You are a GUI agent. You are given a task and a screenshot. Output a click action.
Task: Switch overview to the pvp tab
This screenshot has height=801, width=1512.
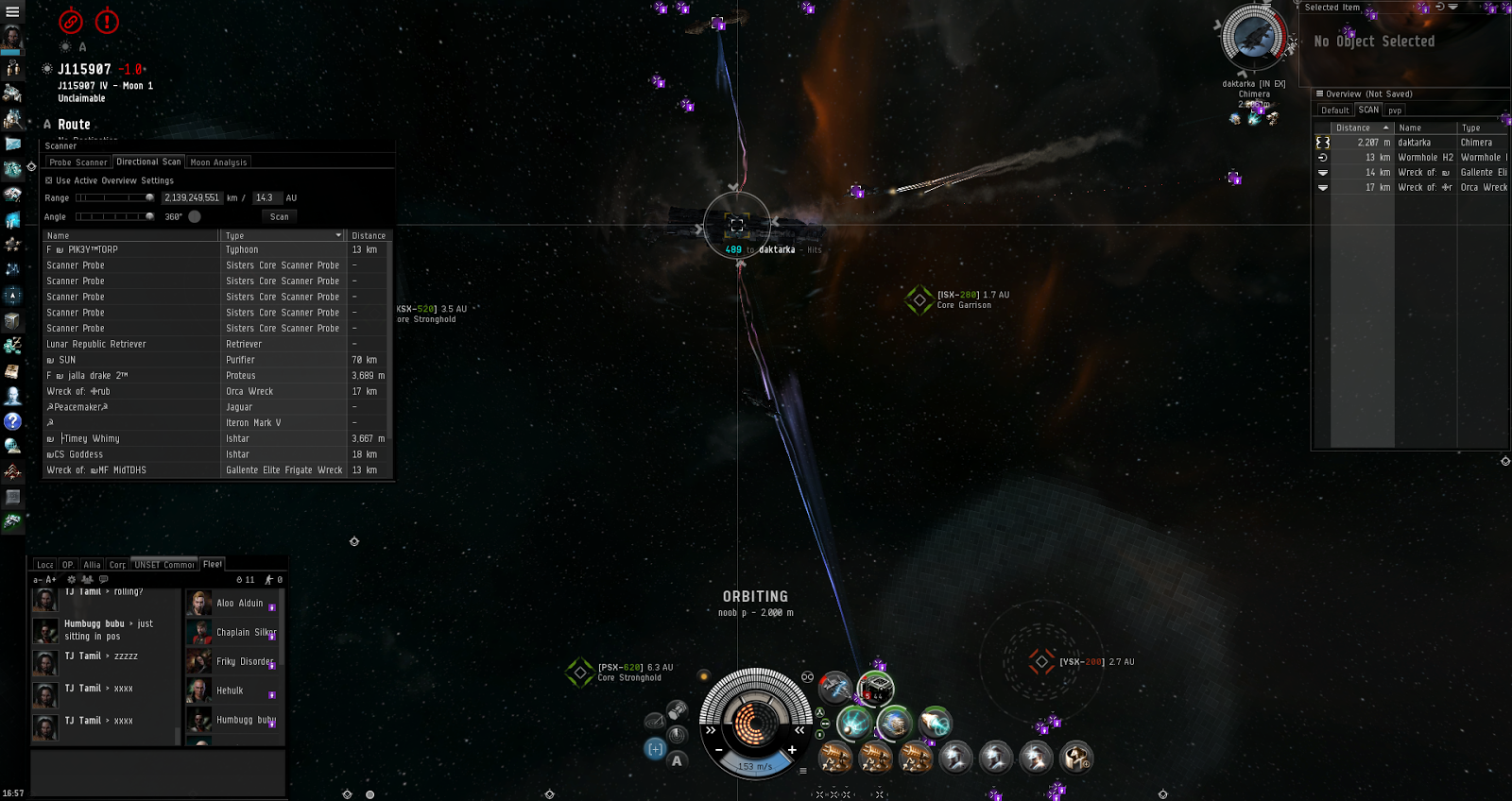pos(1395,111)
